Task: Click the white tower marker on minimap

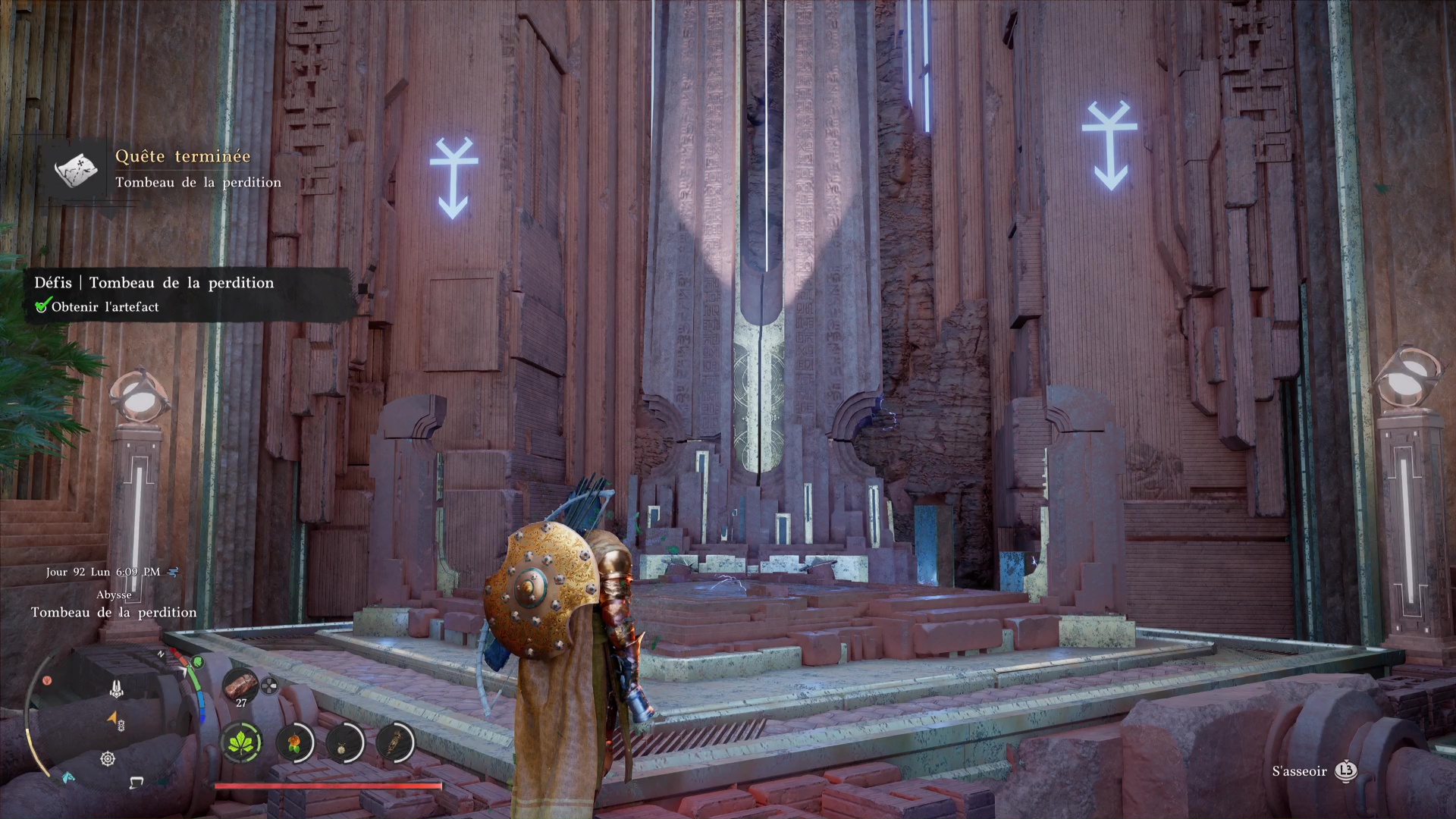Action: click(116, 689)
